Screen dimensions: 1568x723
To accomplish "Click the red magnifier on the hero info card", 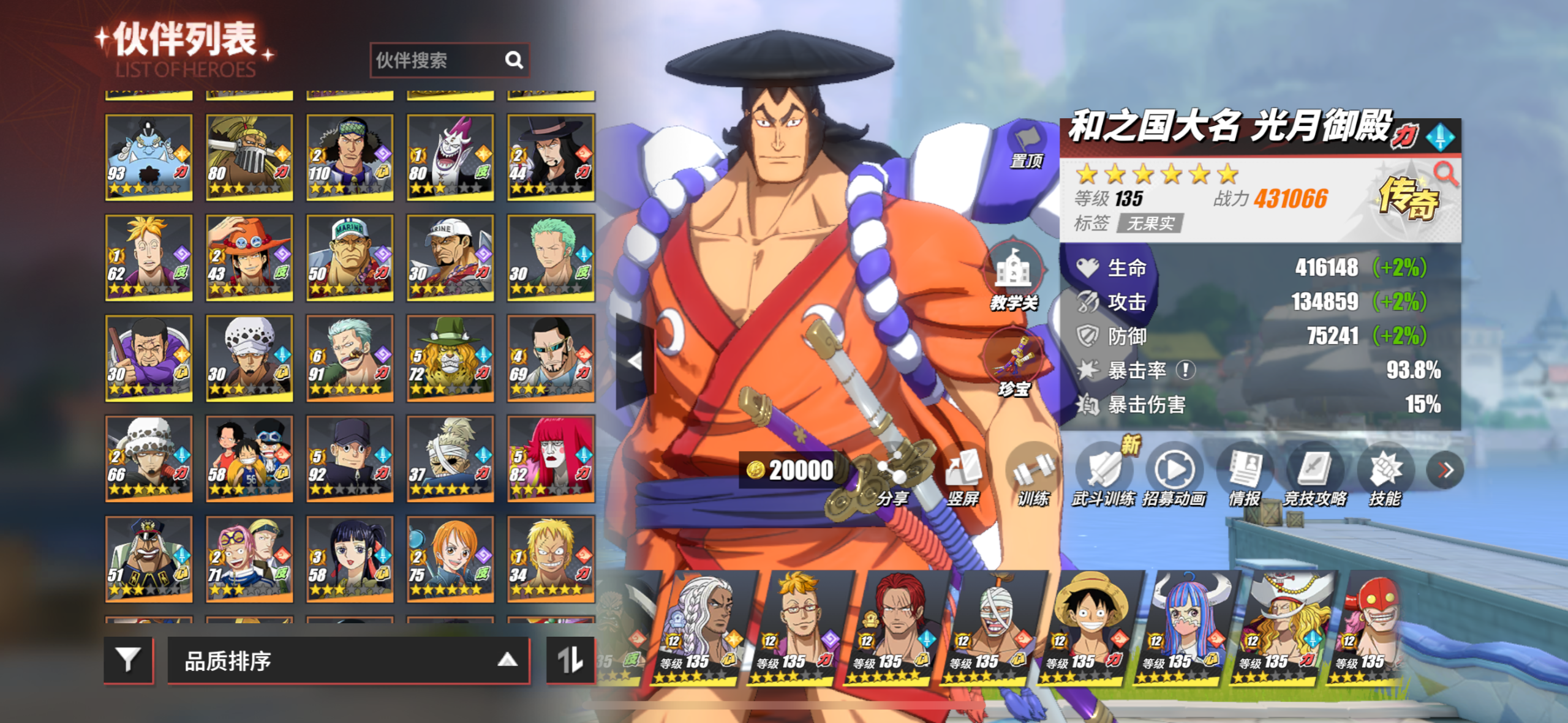I will point(1446,174).
